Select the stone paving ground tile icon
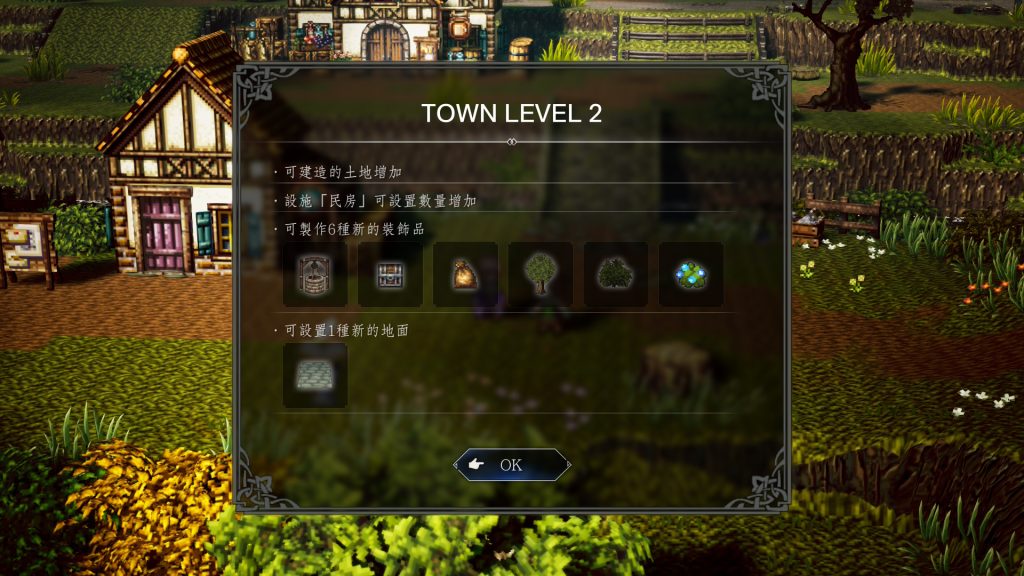Image resolution: width=1024 pixels, height=576 pixels. pyautogui.click(x=315, y=375)
